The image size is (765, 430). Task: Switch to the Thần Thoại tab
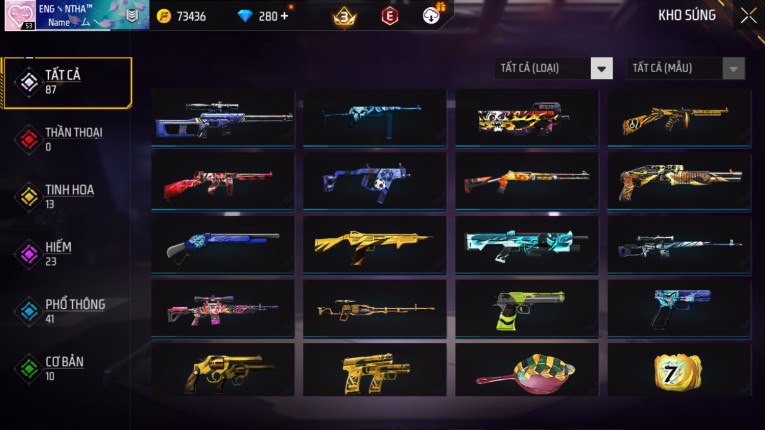click(70, 138)
